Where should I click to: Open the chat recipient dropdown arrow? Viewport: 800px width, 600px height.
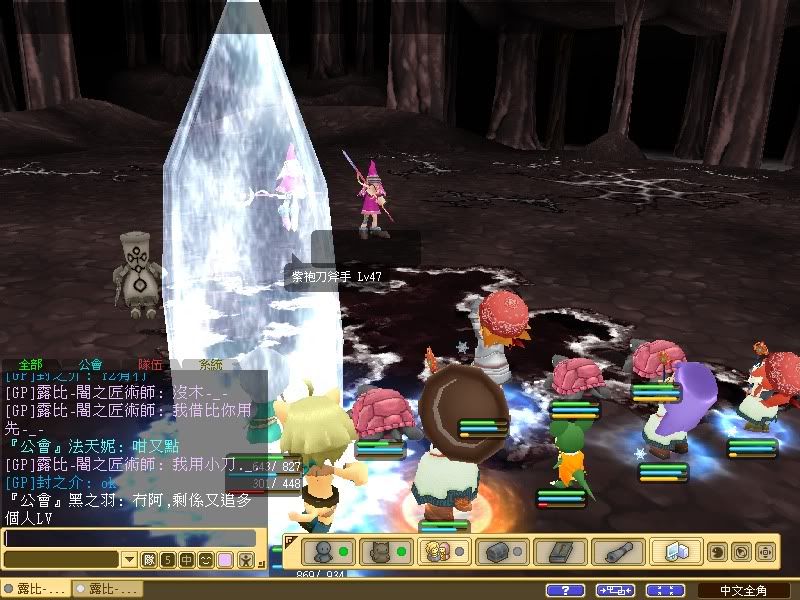128,559
